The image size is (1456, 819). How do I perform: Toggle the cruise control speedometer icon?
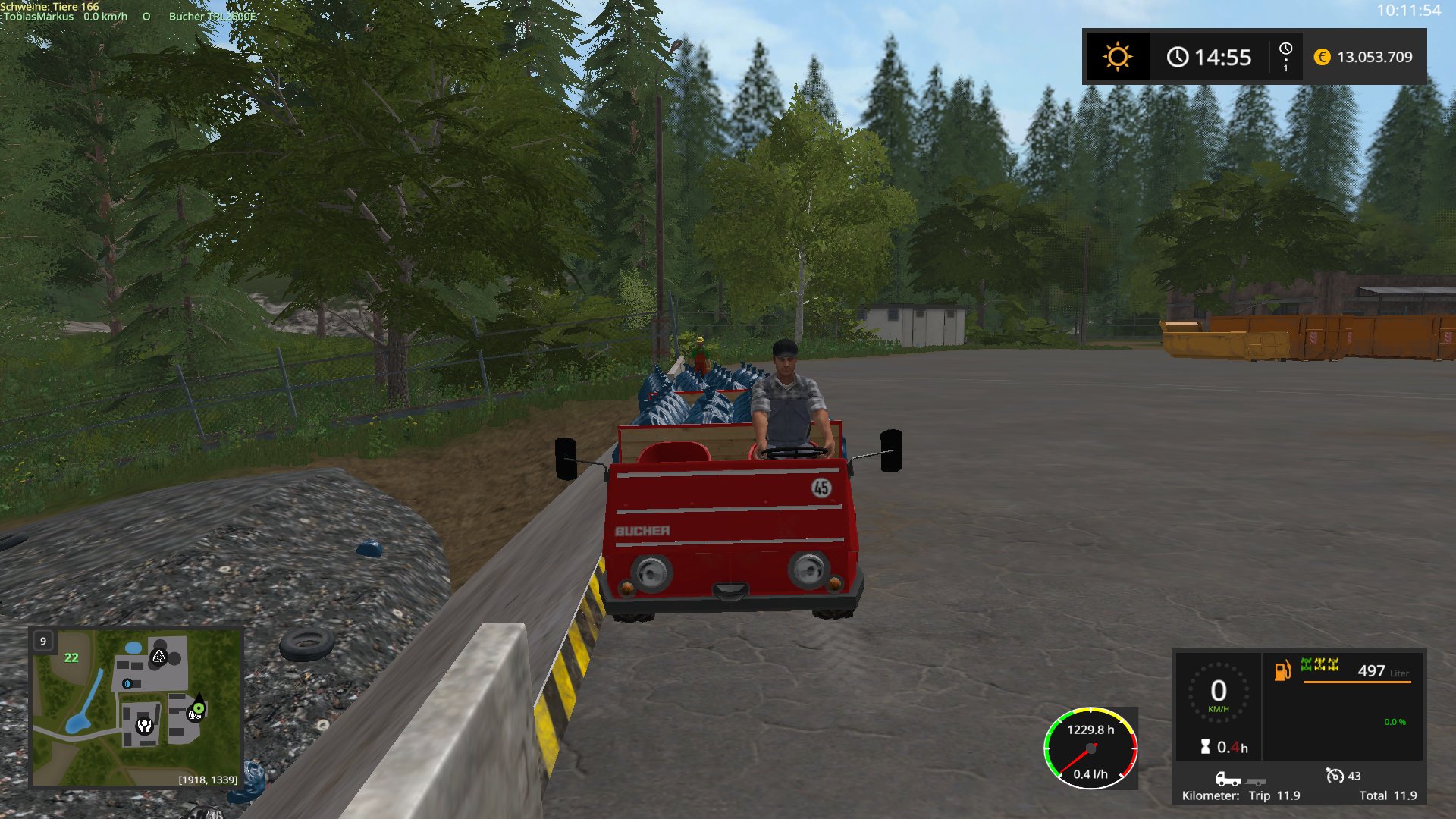click(1334, 775)
